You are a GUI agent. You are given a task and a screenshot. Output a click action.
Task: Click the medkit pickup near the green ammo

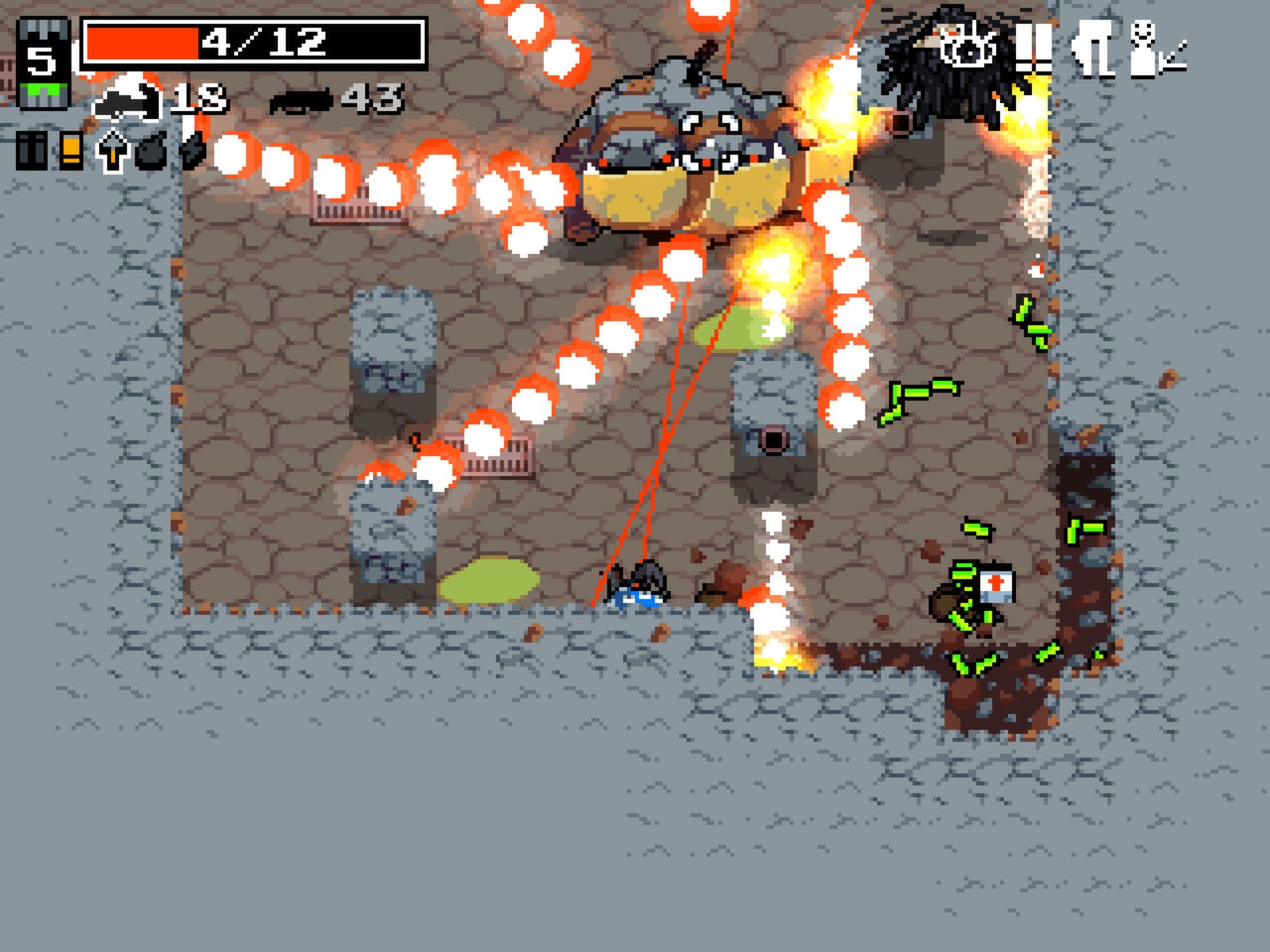coord(998,586)
